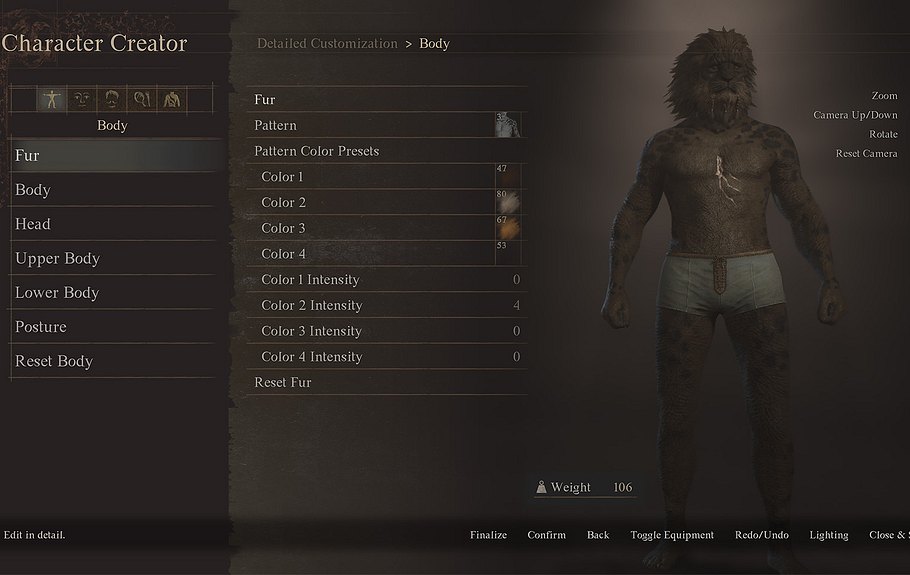Click the Back button in bottom bar
The image size is (910, 575).
pyautogui.click(x=598, y=535)
